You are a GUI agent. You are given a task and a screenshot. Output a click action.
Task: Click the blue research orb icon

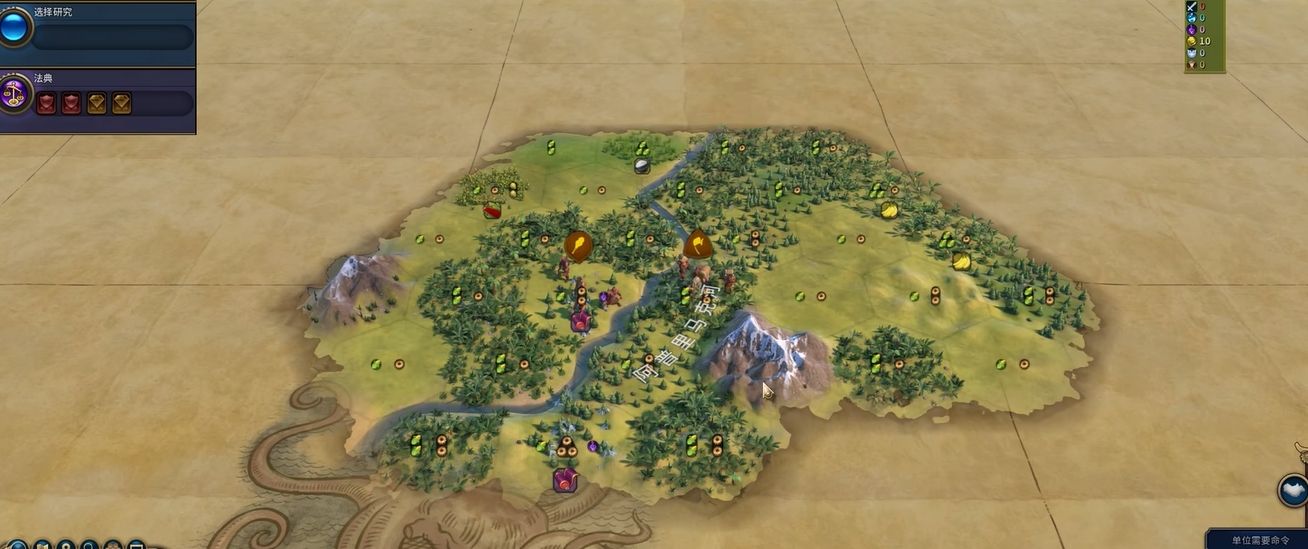(15, 27)
